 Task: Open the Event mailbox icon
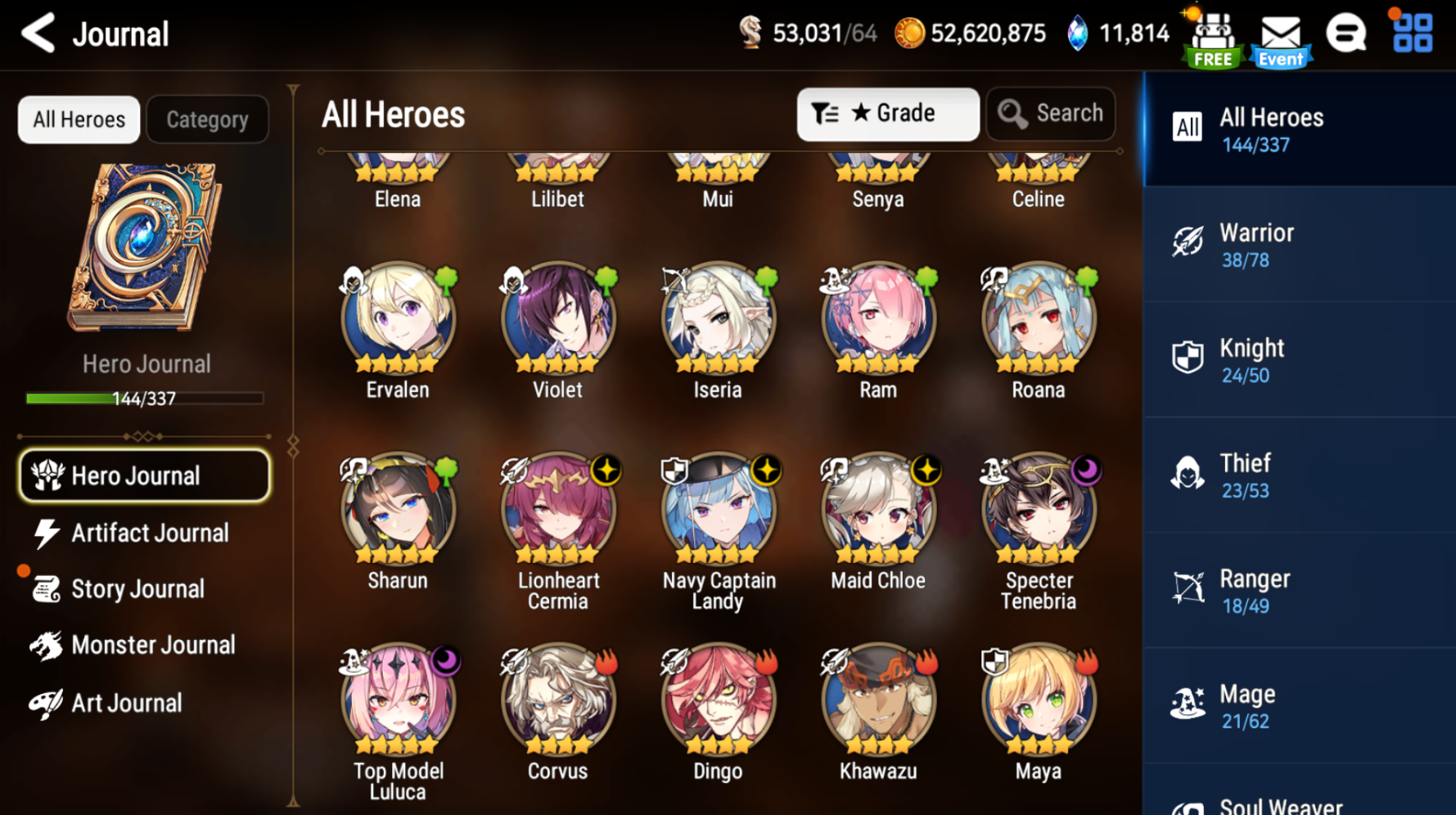(x=1281, y=38)
